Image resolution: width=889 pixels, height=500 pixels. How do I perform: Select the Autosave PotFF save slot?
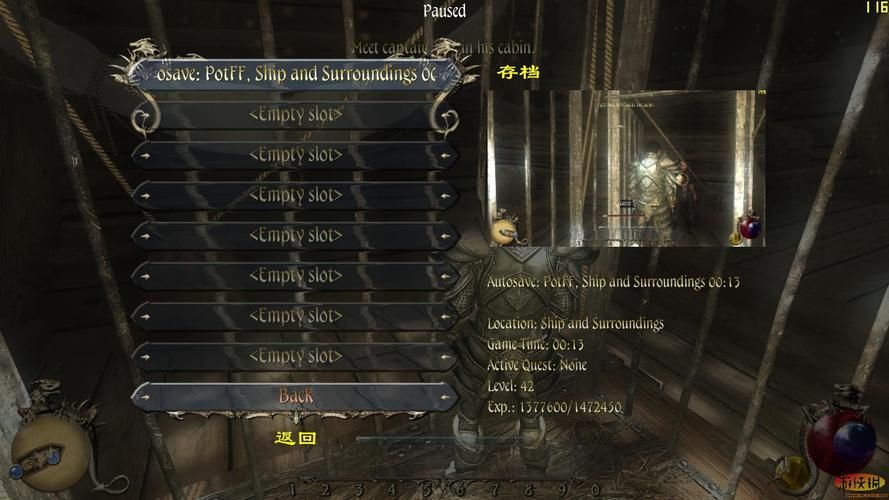(296, 74)
